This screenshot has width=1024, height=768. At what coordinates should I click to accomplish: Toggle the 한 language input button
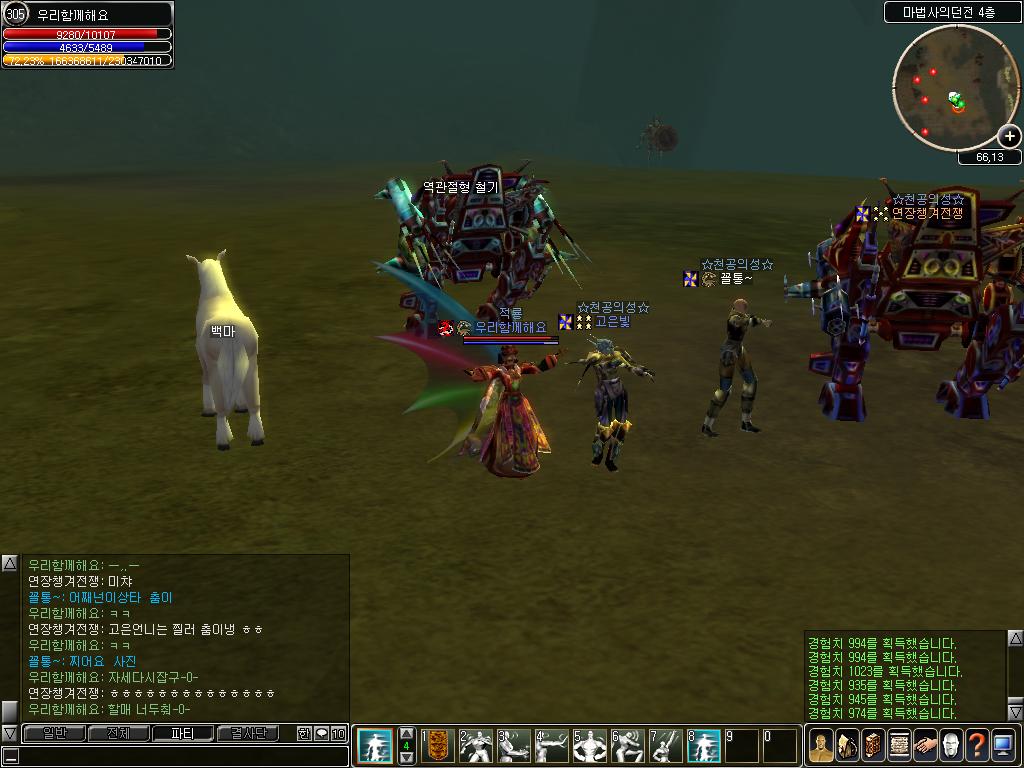click(304, 733)
